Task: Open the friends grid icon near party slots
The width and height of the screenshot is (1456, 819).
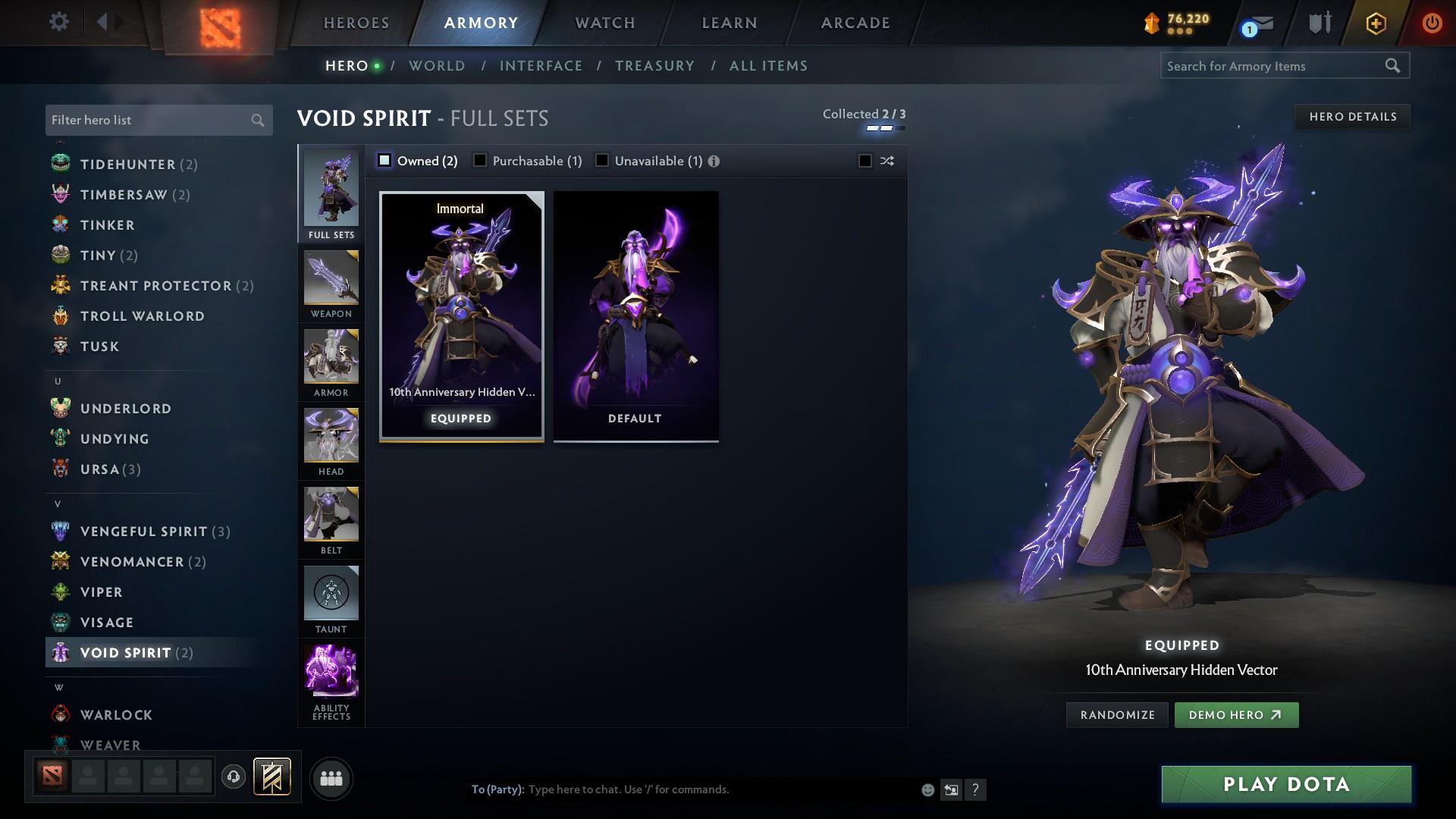Action: (331, 779)
